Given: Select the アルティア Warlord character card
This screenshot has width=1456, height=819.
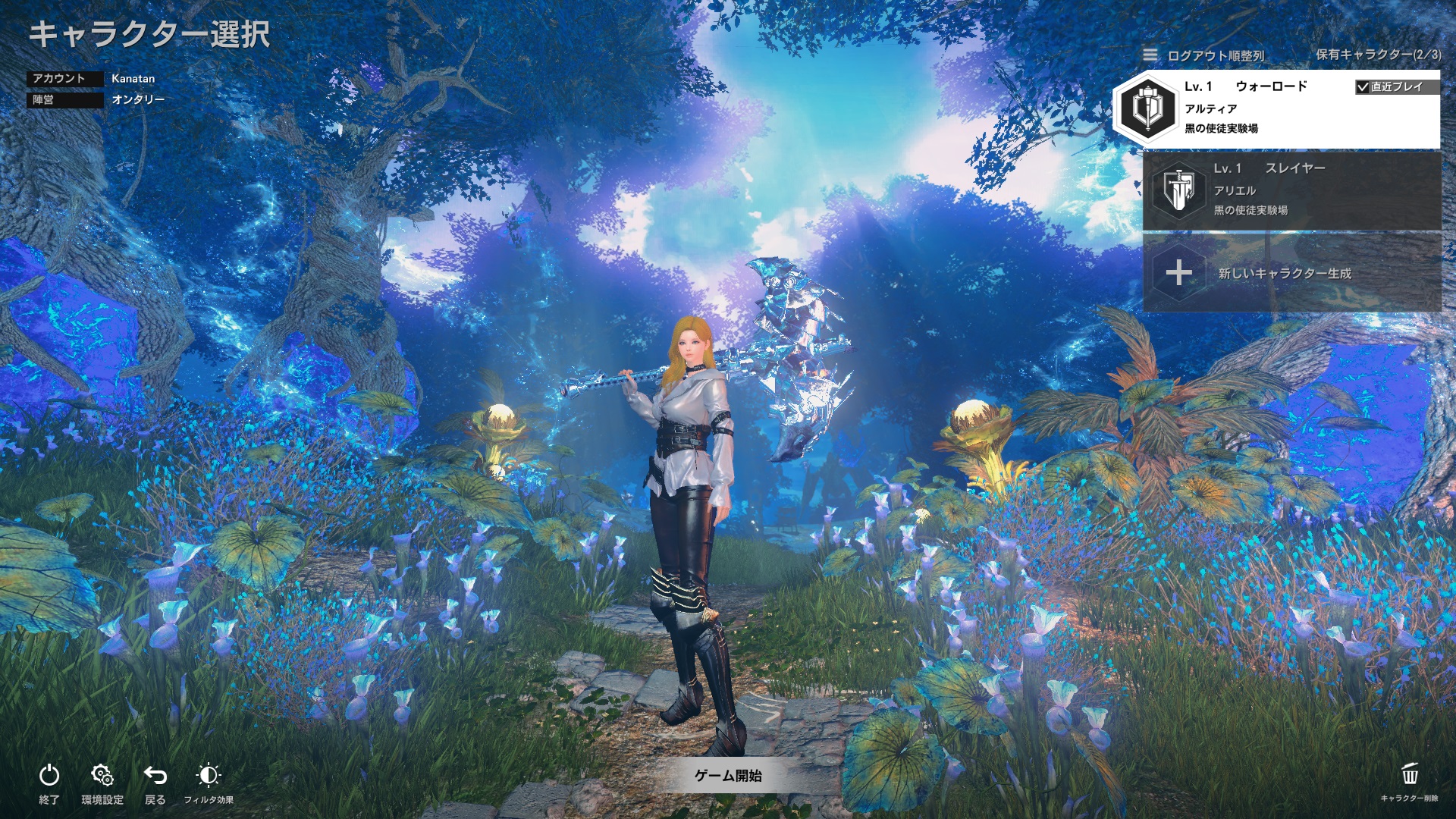Looking at the screenshot, I should coord(1289,108).
